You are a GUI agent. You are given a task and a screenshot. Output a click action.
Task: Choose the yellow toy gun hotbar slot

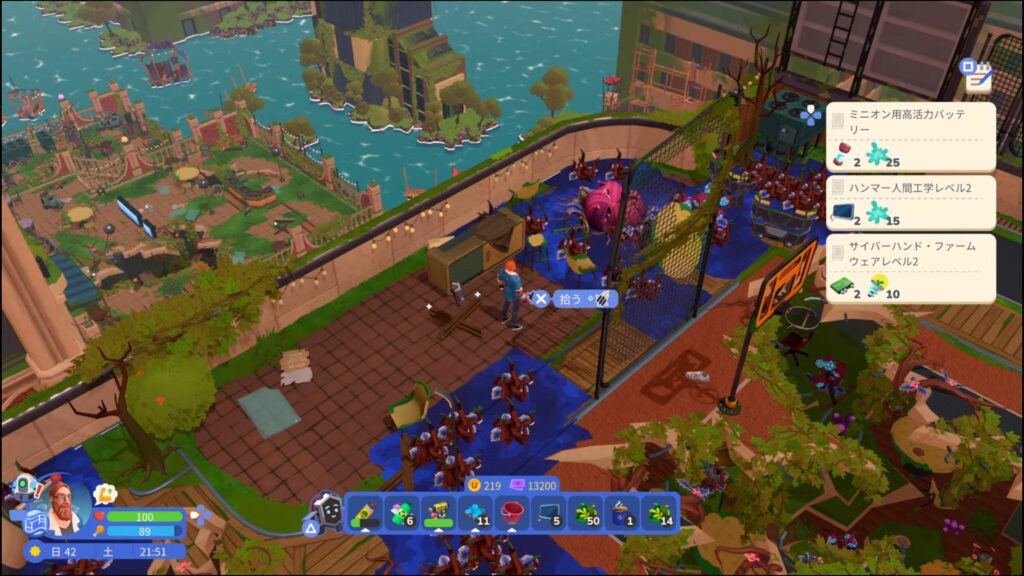coord(437,512)
